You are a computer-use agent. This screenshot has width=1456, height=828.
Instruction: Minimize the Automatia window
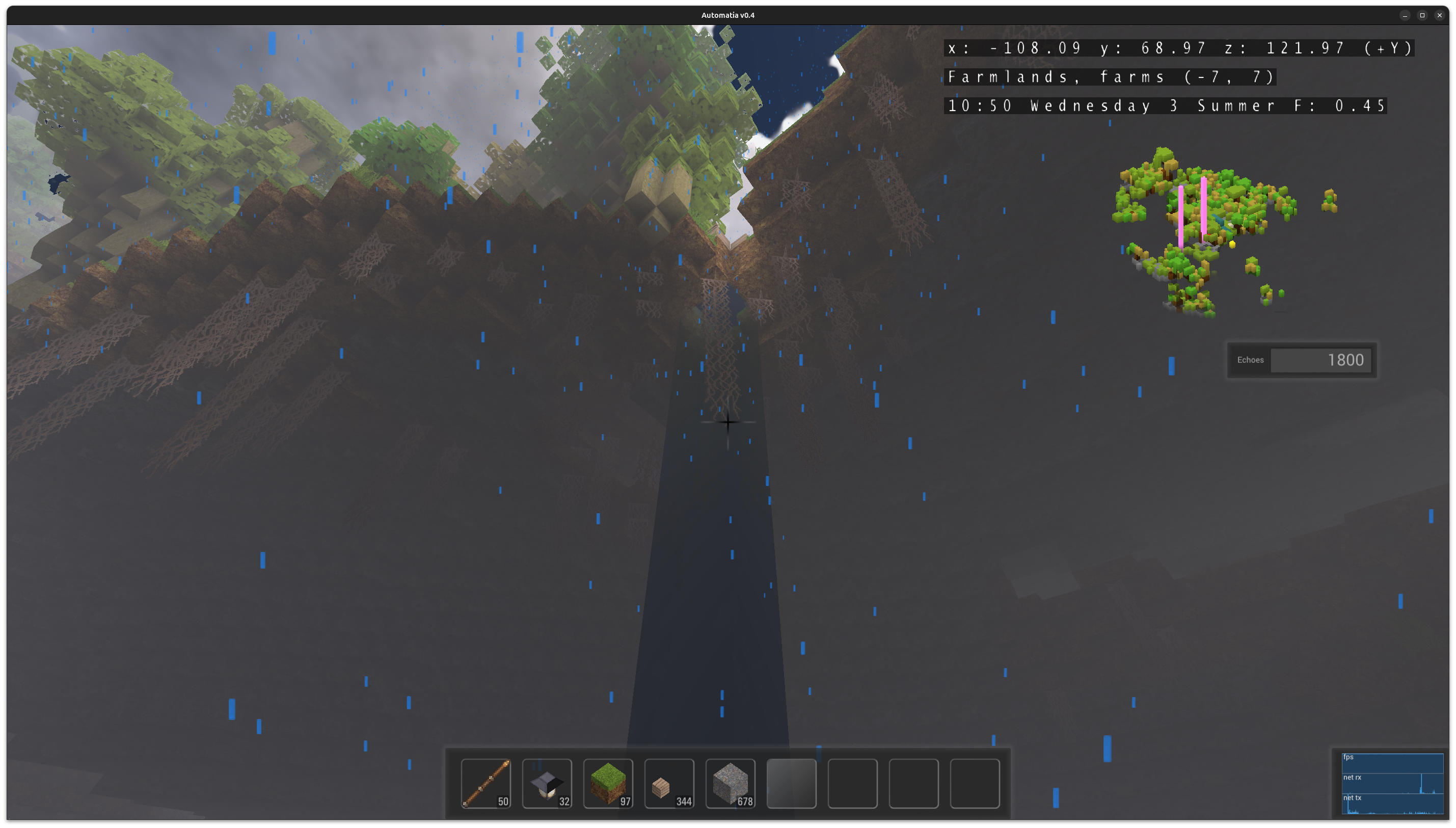[x=1405, y=15]
